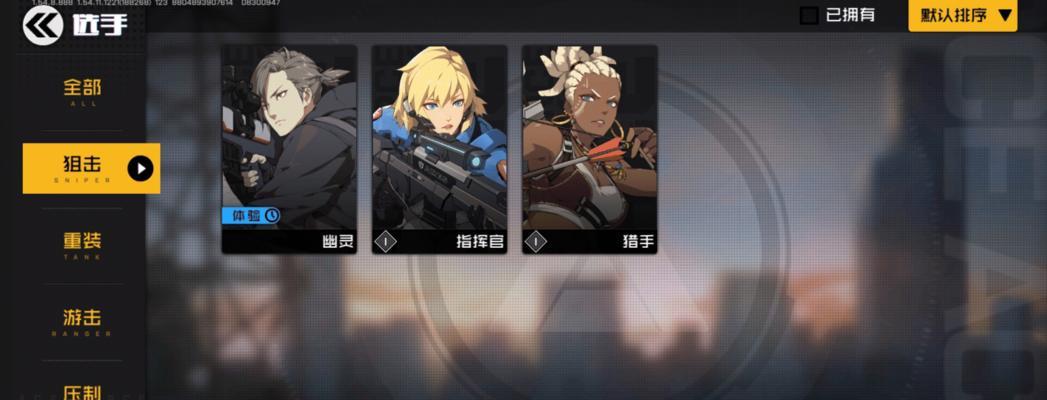Open the 默认排序 sort dropdown
Image resolution: width=1047 pixels, height=400 pixels.
[962, 16]
